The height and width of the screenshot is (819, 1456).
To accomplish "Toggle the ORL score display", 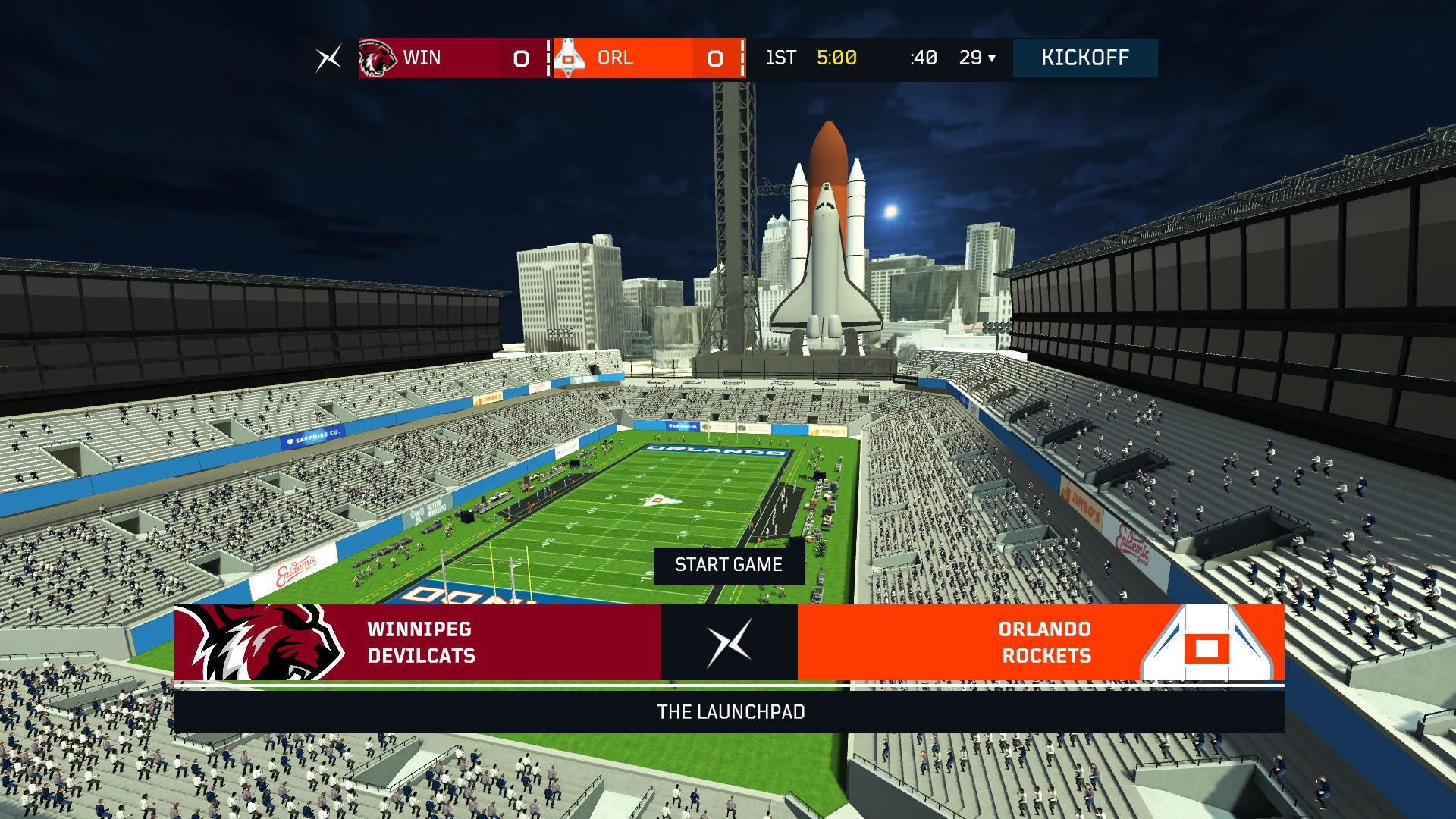I will click(714, 58).
